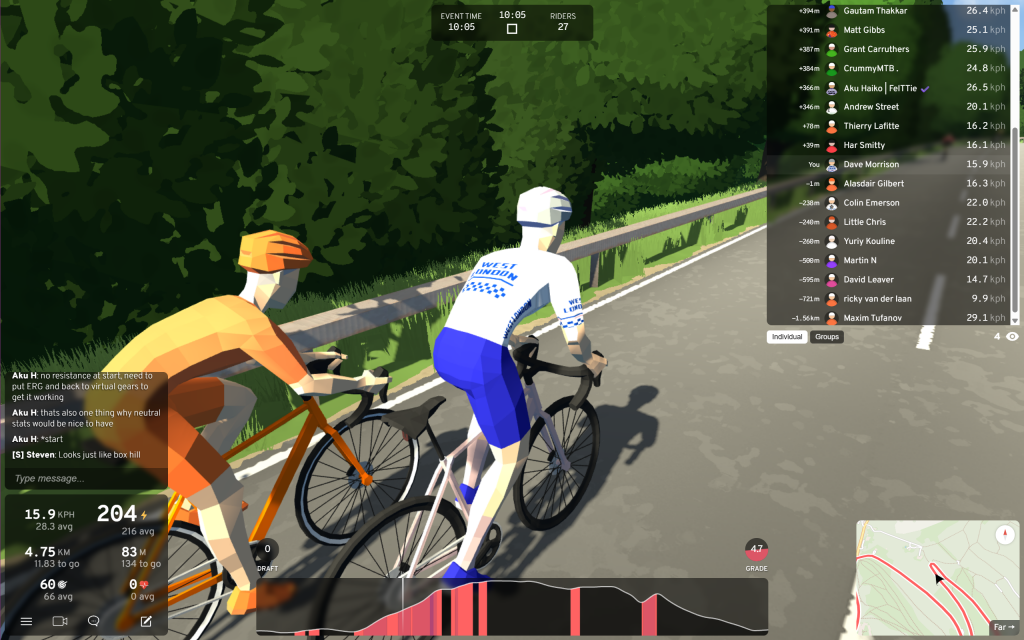Image resolution: width=1024 pixels, height=640 pixels.
Task: Click the stop square under the timer
Action: coord(512,29)
